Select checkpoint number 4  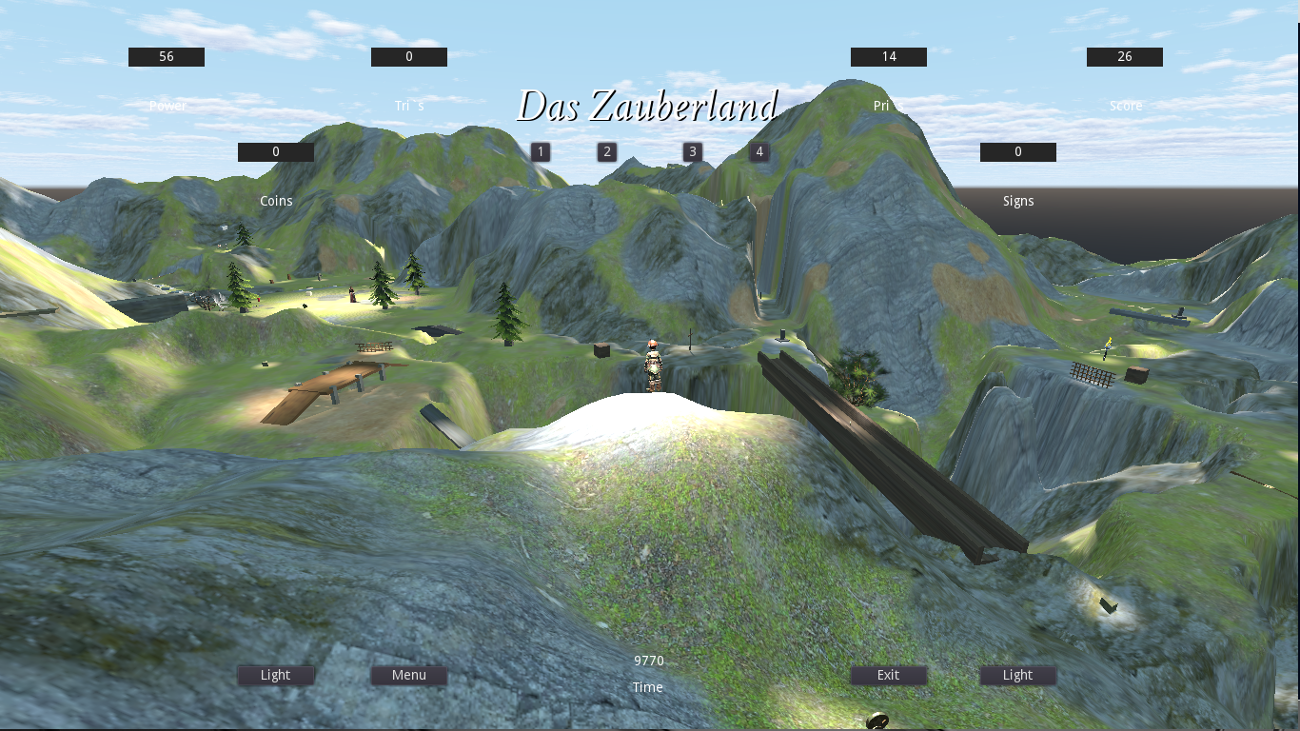pos(759,151)
